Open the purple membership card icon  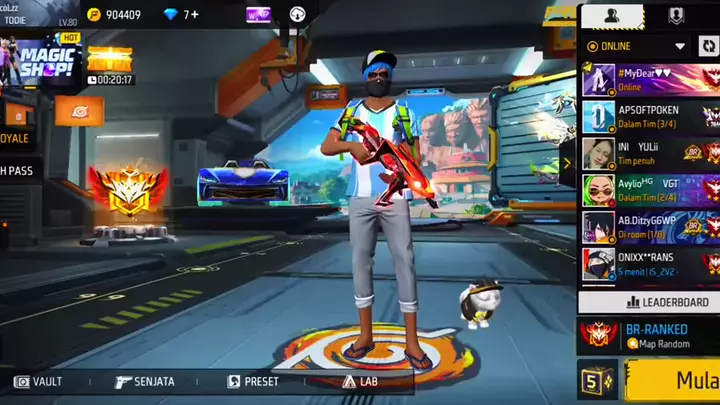(x=258, y=15)
